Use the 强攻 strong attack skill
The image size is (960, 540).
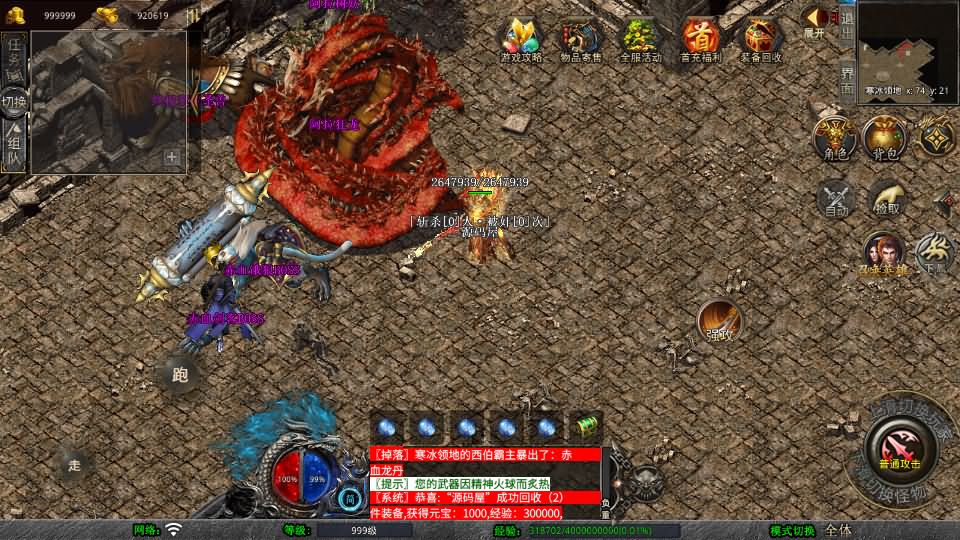(x=719, y=319)
